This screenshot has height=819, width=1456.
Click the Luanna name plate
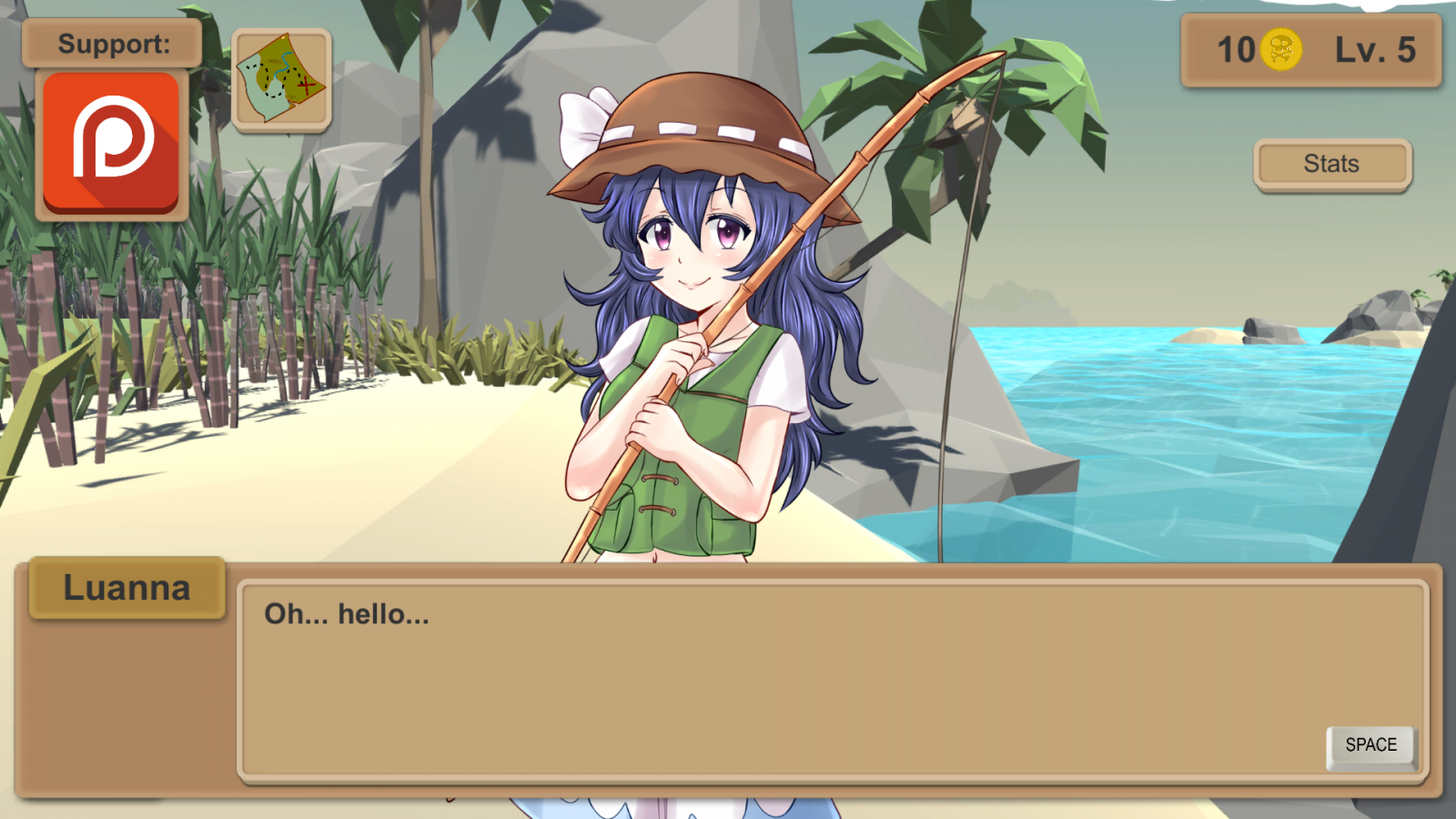[127, 587]
